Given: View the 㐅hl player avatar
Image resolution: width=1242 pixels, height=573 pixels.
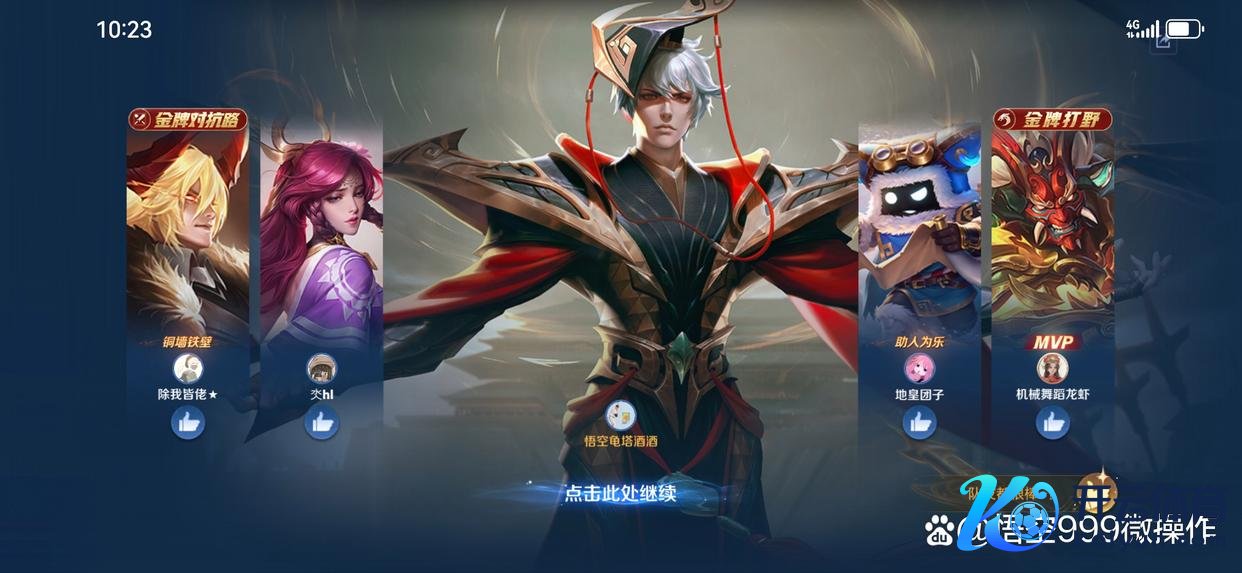Looking at the screenshot, I should pyautogui.click(x=321, y=368).
